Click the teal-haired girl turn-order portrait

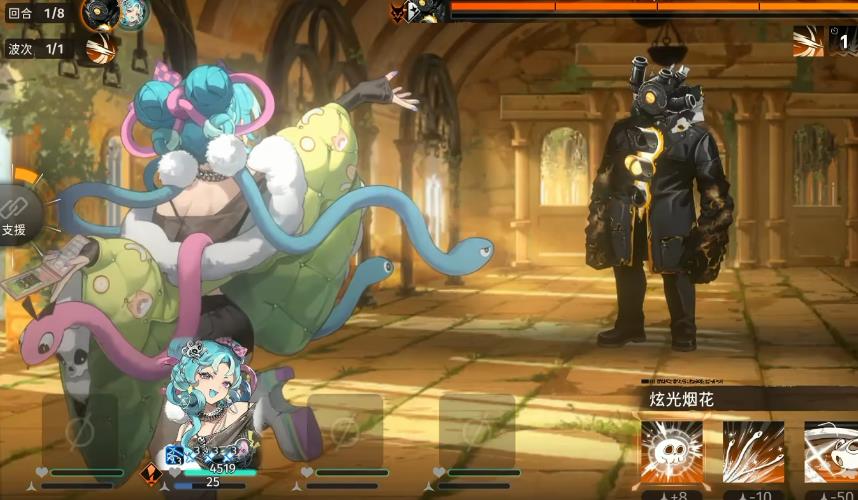(132, 13)
